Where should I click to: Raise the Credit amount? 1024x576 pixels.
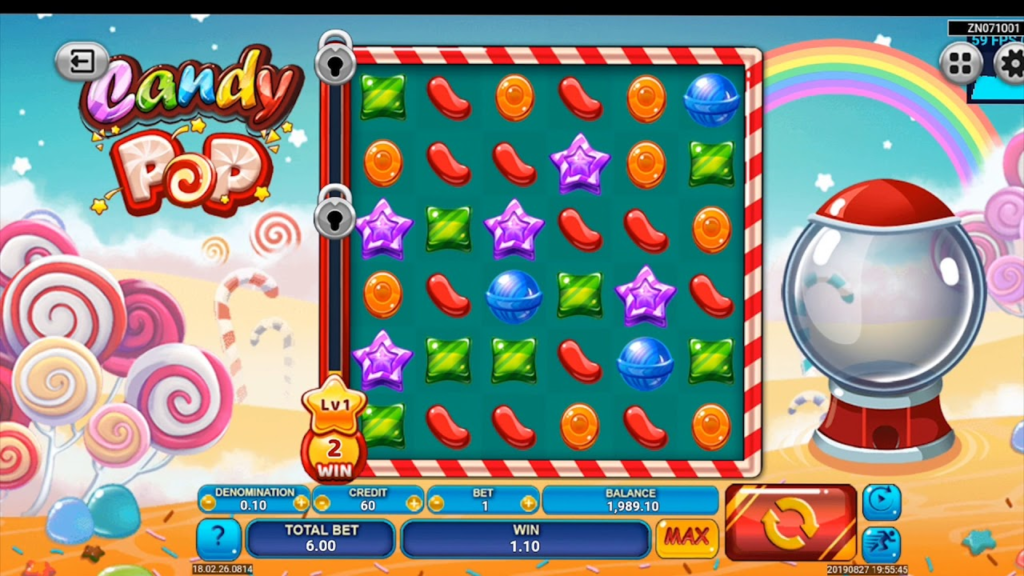tap(414, 502)
